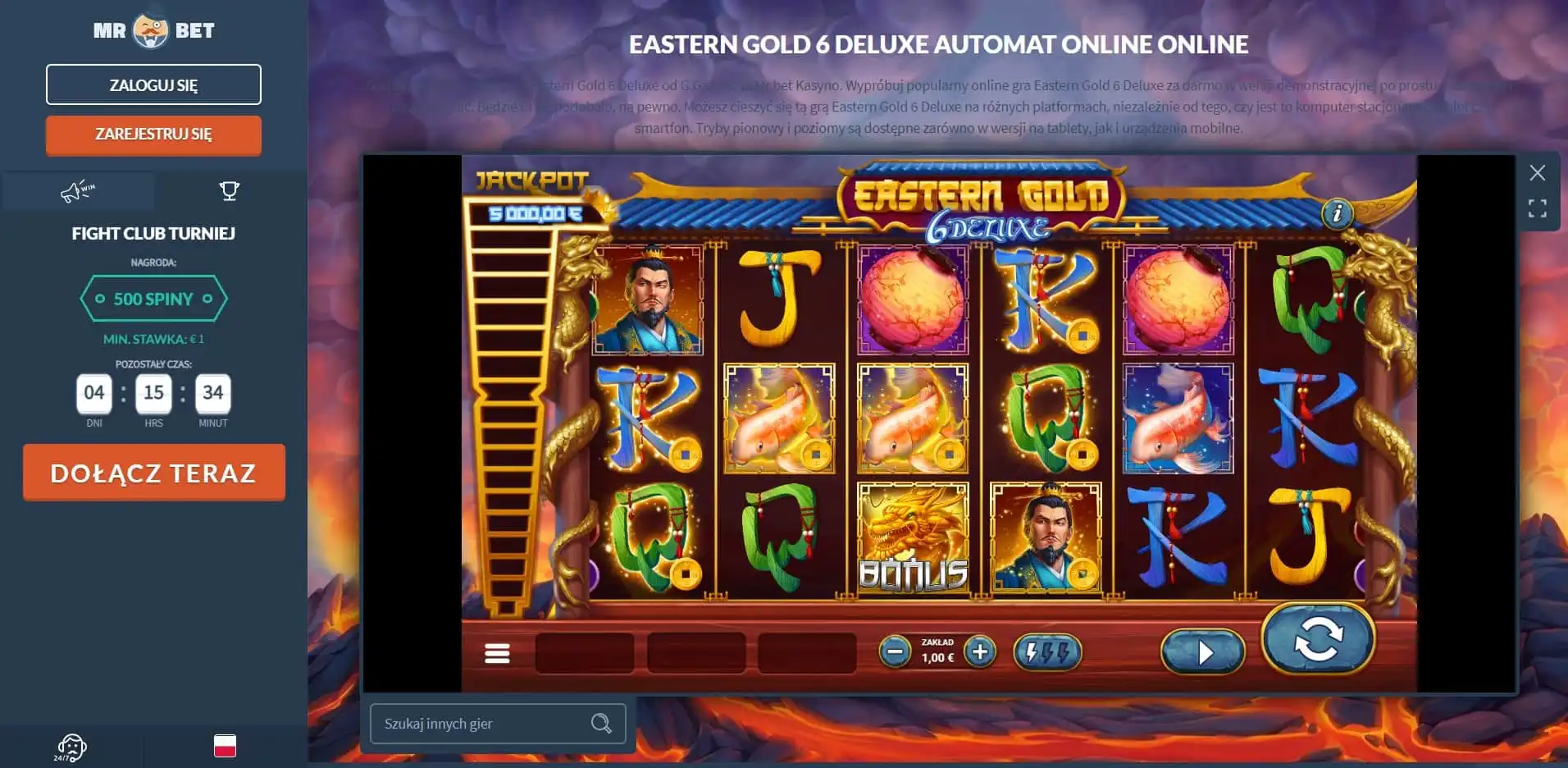
Task: Increase the bet with the plus stepper
Action: point(979,652)
